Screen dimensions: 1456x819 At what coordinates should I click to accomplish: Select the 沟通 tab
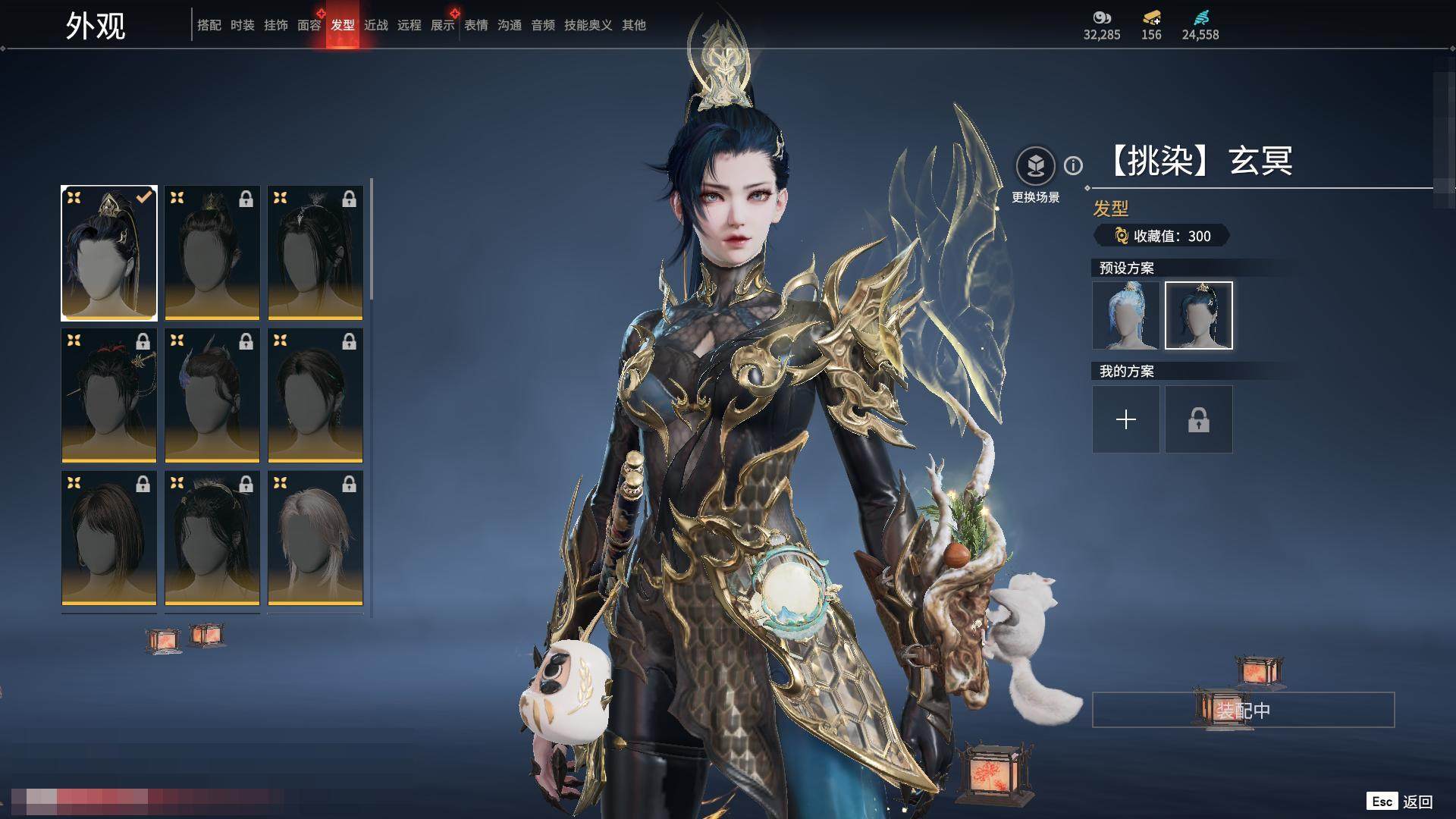(x=509, y=25)
